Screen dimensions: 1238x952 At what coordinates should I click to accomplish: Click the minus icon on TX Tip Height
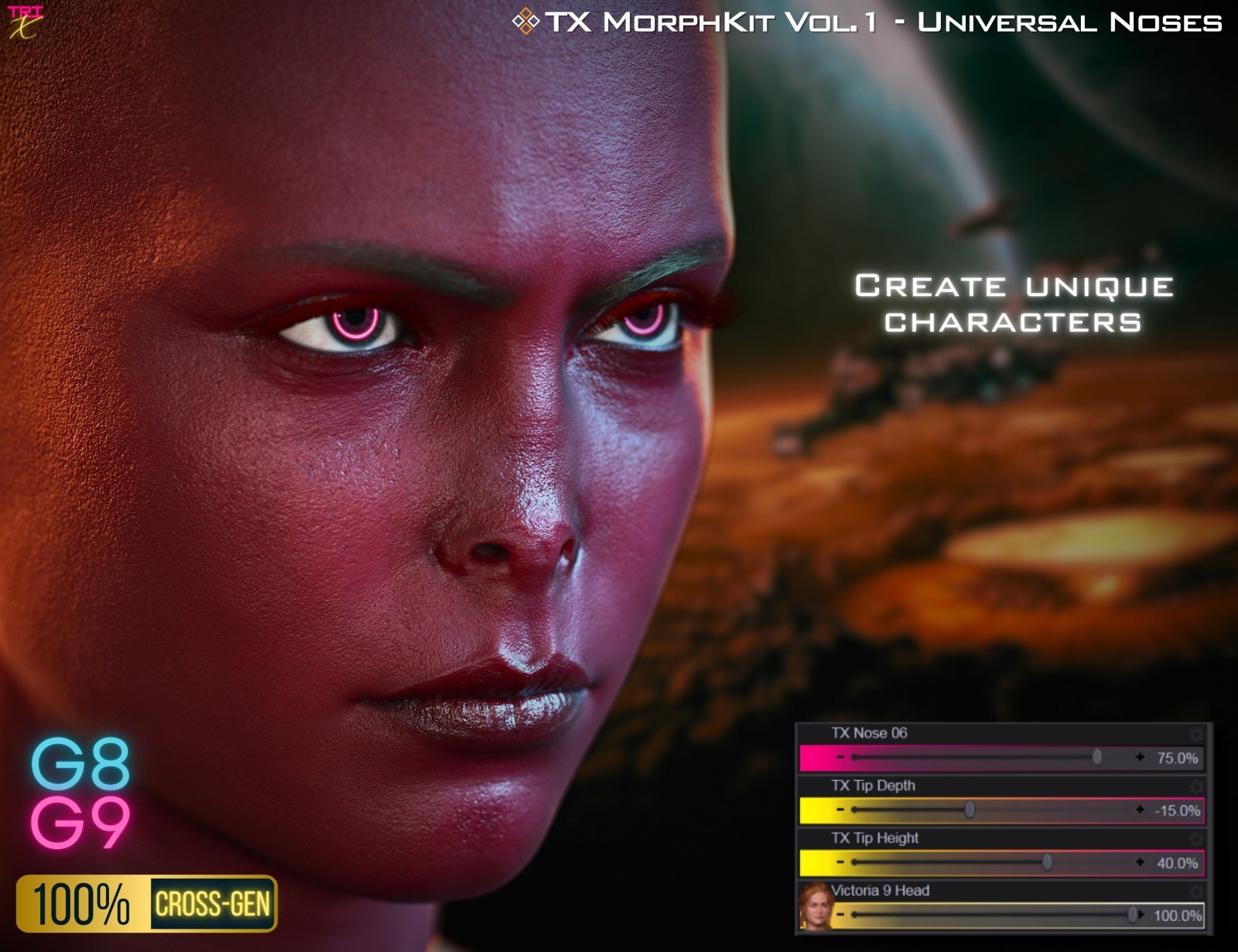click(x=840, y=862)
